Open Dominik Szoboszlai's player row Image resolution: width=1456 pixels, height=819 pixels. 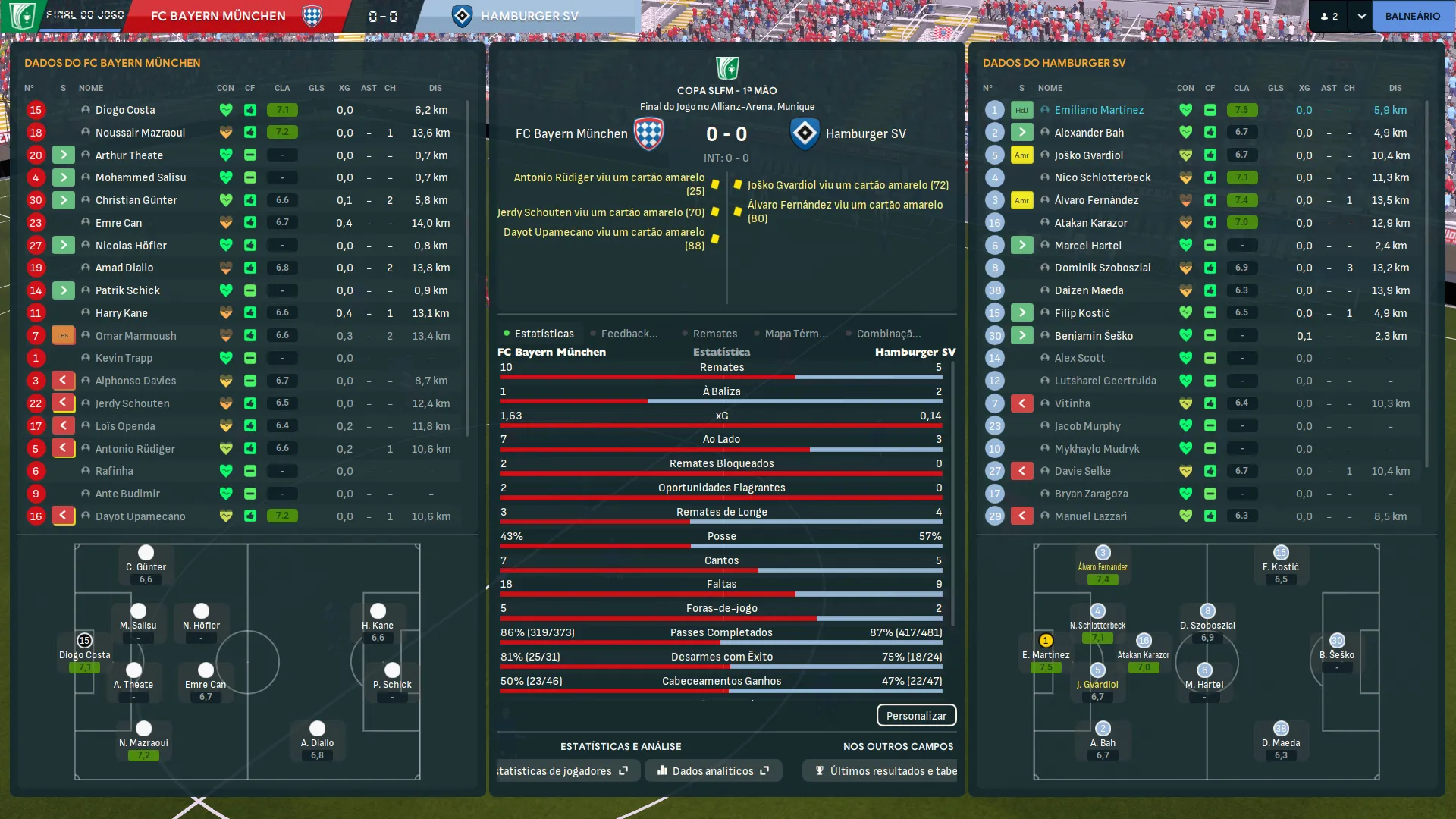tap(1102, 268)
